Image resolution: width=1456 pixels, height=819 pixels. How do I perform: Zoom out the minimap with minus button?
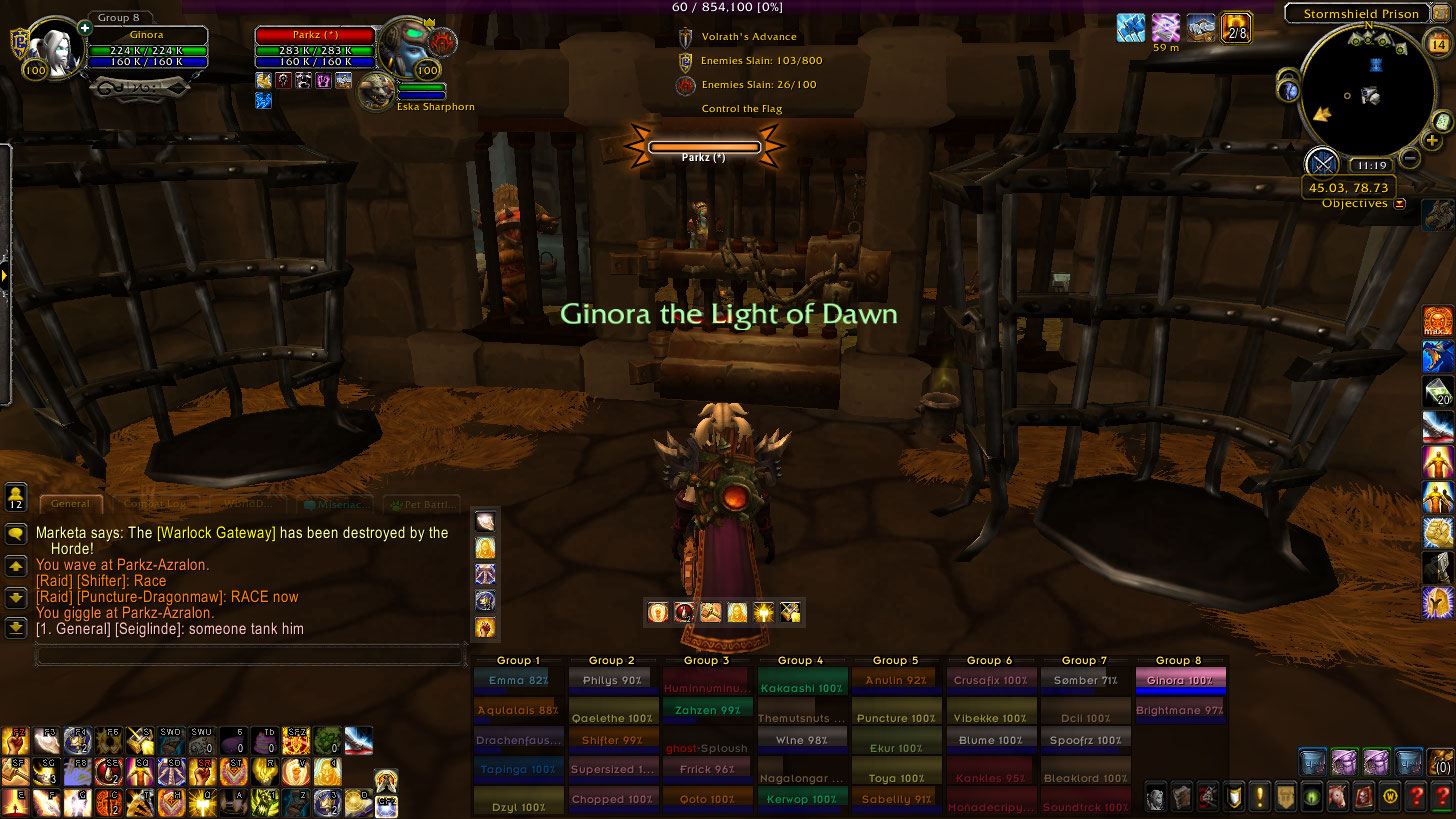click(x=1410, y=157)
